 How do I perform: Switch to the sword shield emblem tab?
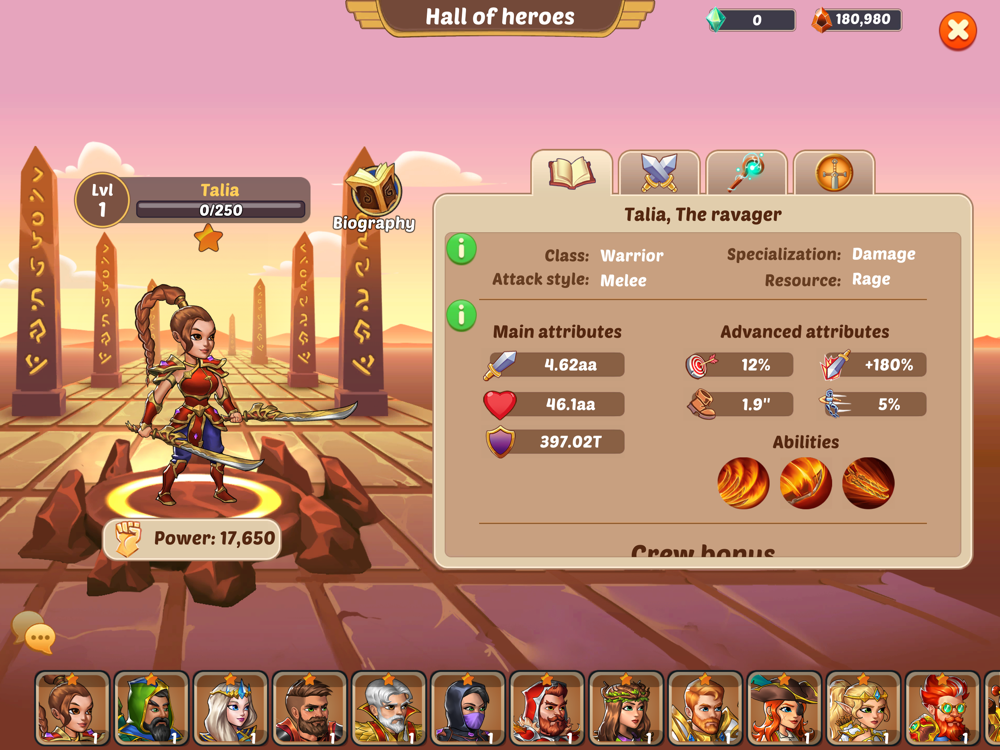pos(834,173)
